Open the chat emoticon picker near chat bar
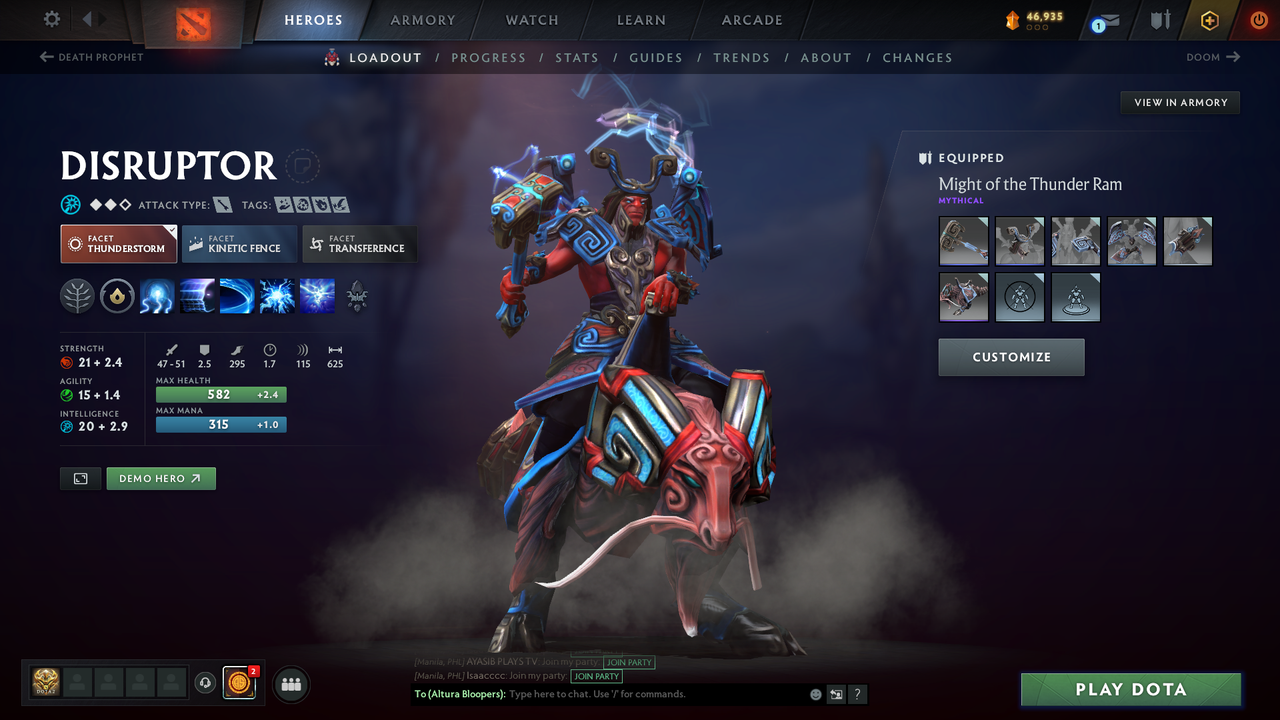Image resolution: width=1280 pixels, height=720 pixels. (815, 693)
